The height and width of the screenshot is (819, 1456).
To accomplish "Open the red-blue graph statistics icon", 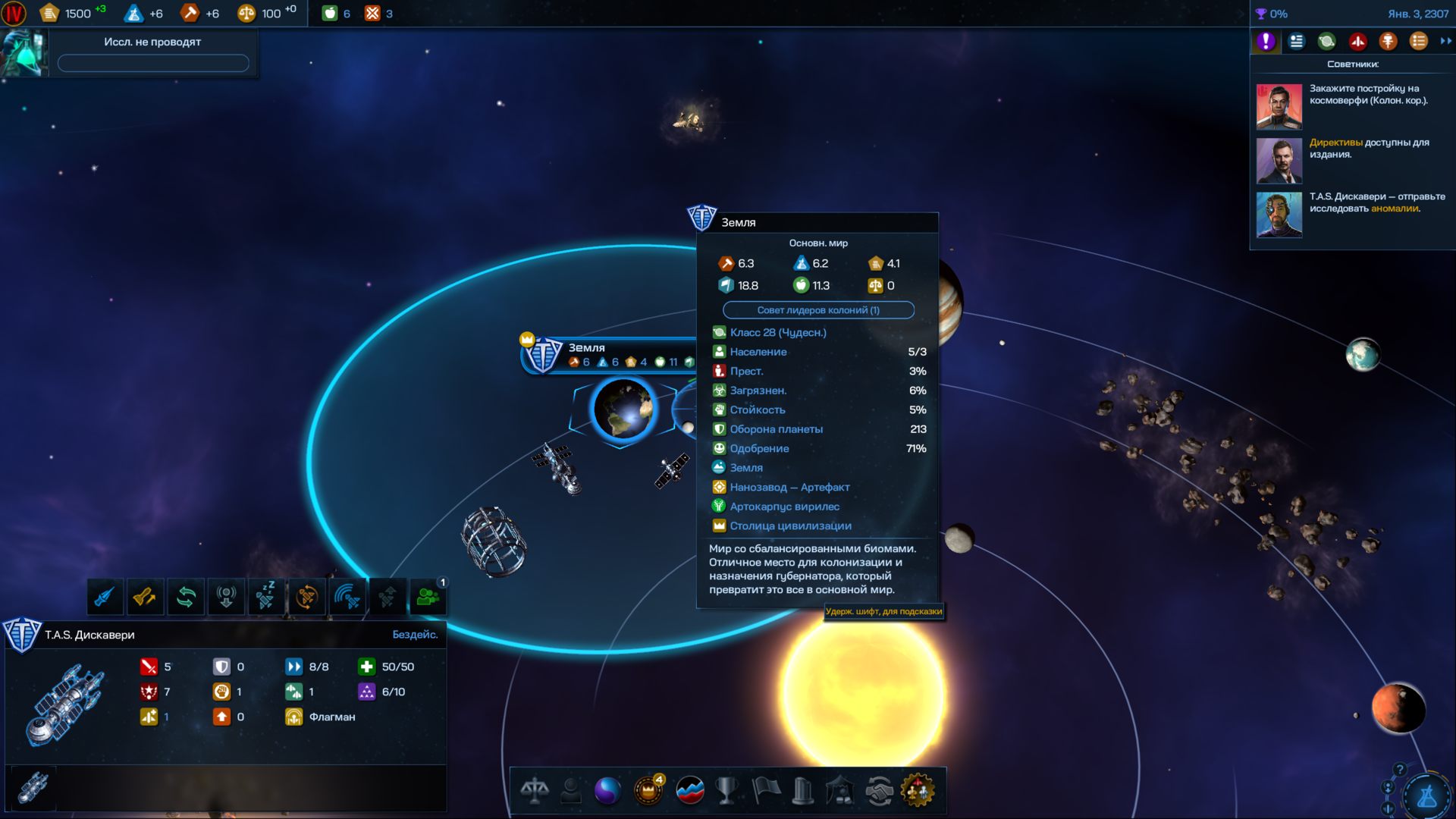I will (x=689, y=791).
